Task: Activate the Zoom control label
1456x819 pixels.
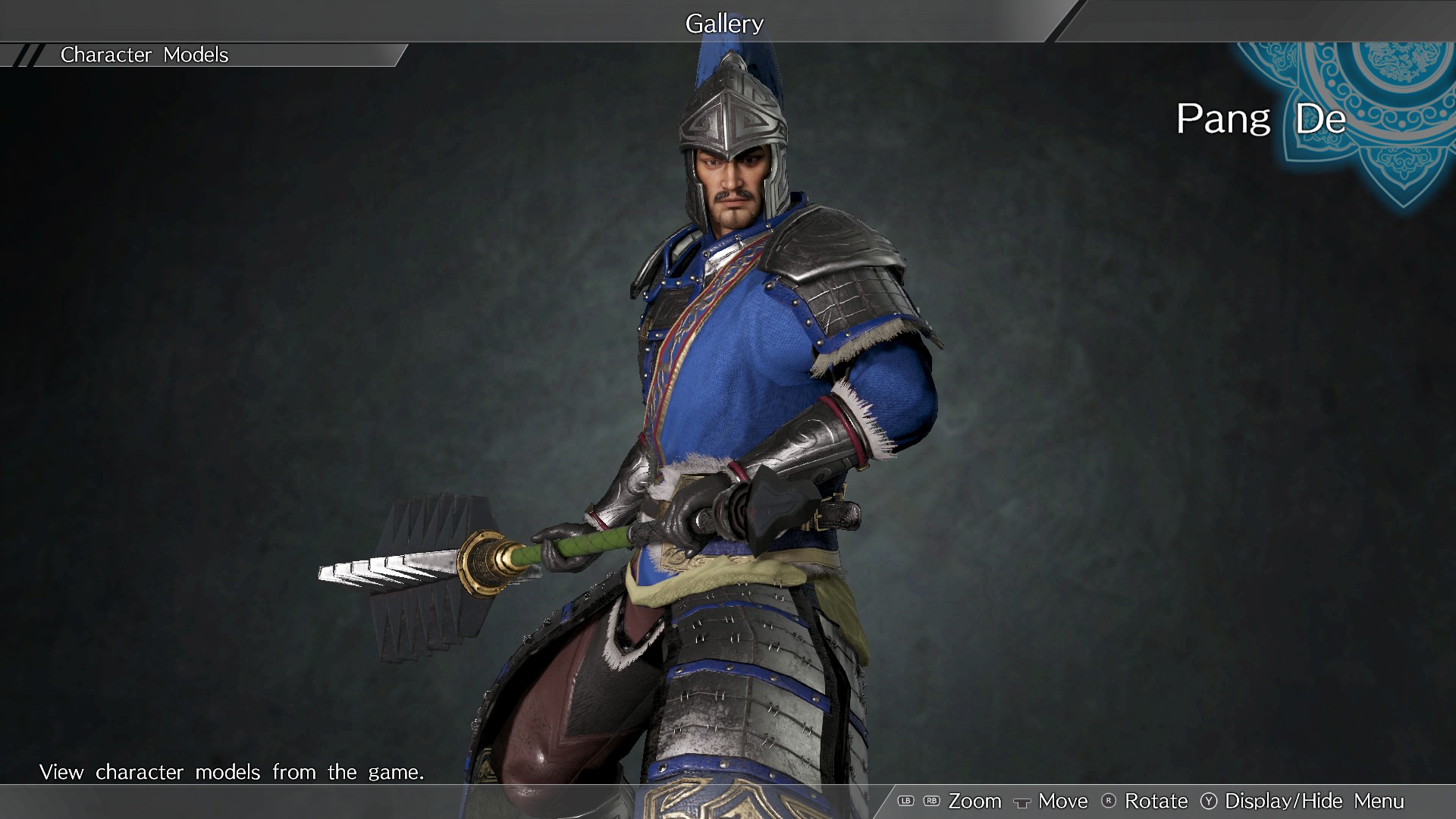Action: 975,801
